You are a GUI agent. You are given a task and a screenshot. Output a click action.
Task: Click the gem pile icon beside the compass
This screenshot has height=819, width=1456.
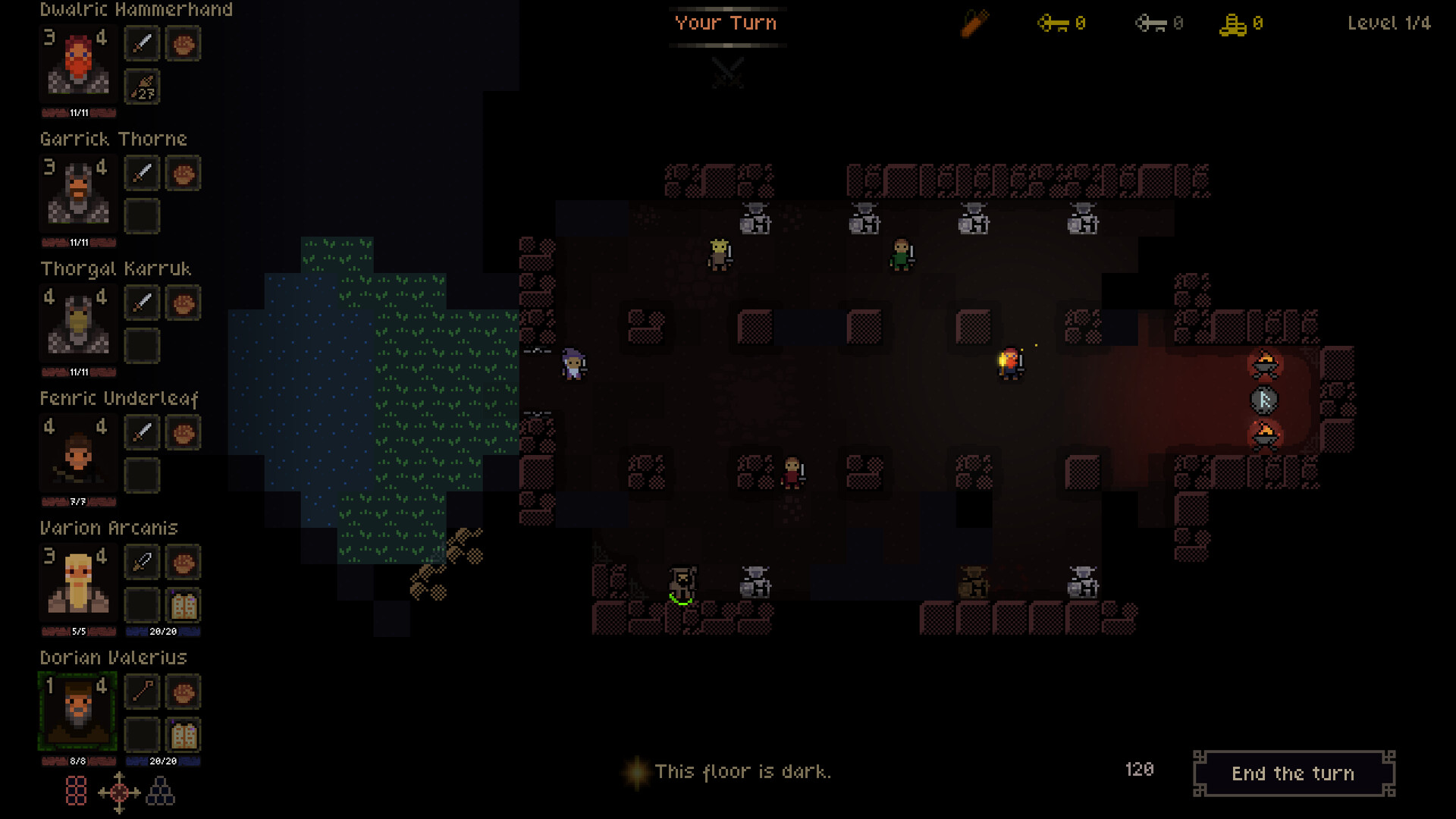160,792
